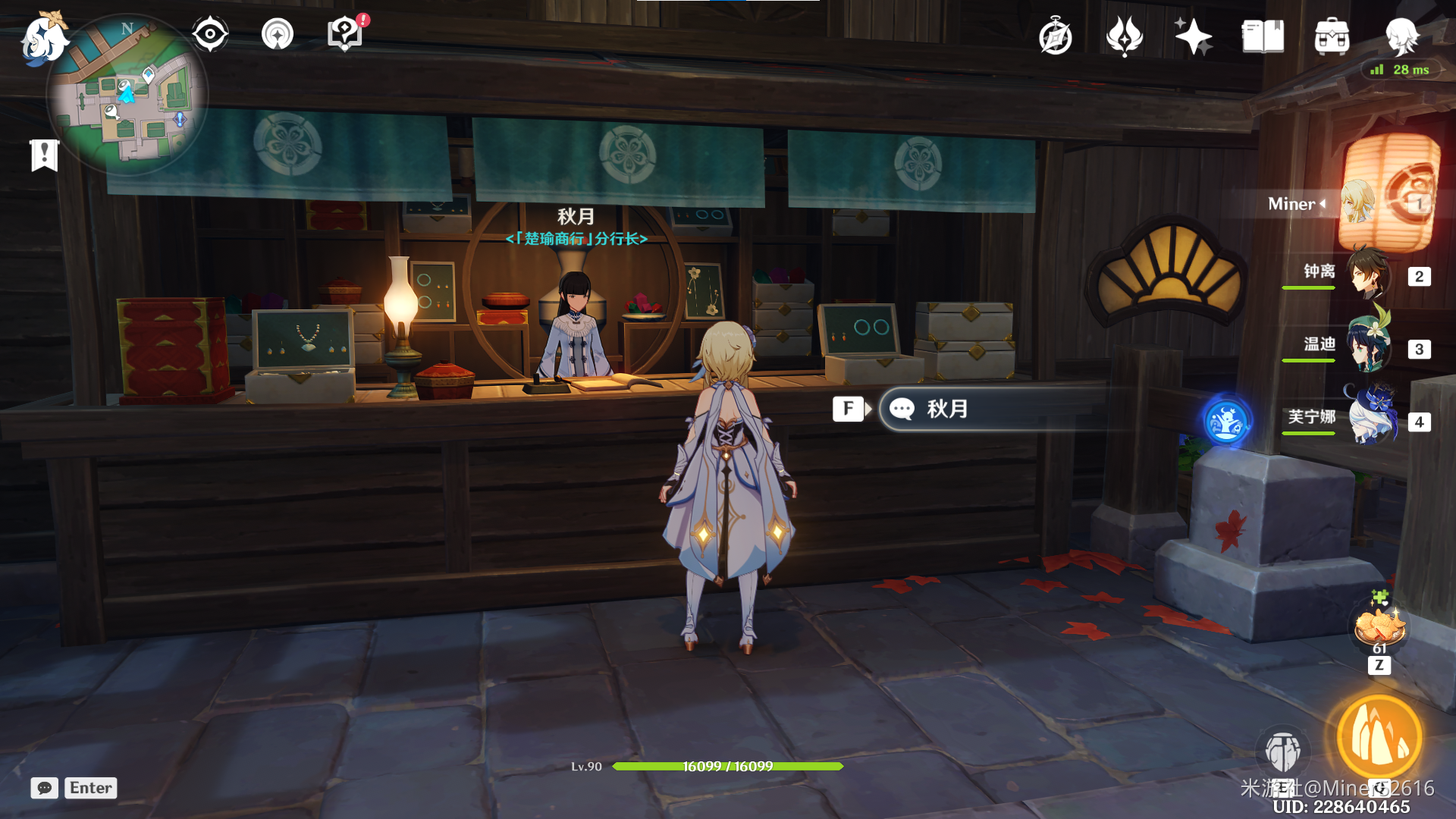
Task: Open tutorial tips icon with red alert
Action: click(344, 34)
